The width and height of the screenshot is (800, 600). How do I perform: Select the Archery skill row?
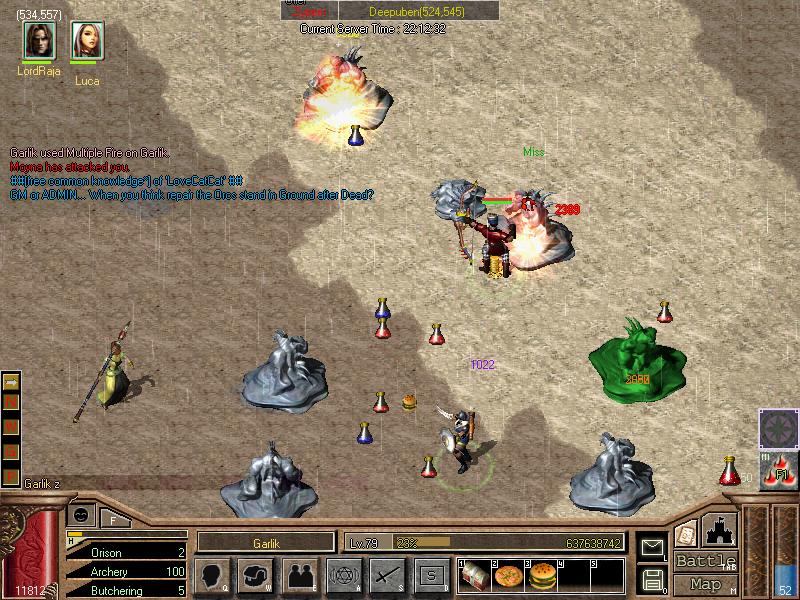click(125, 571)
